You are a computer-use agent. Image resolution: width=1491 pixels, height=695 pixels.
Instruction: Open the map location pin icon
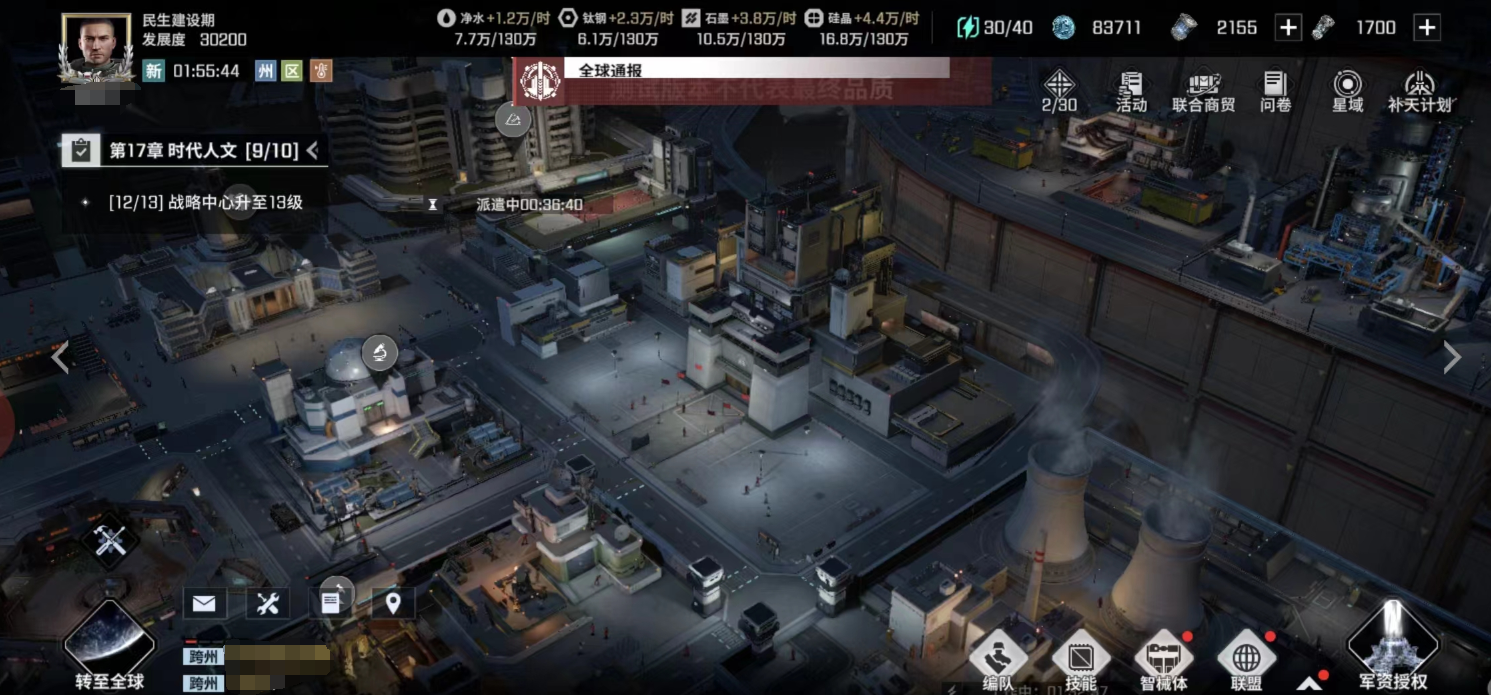click(393, 603)
